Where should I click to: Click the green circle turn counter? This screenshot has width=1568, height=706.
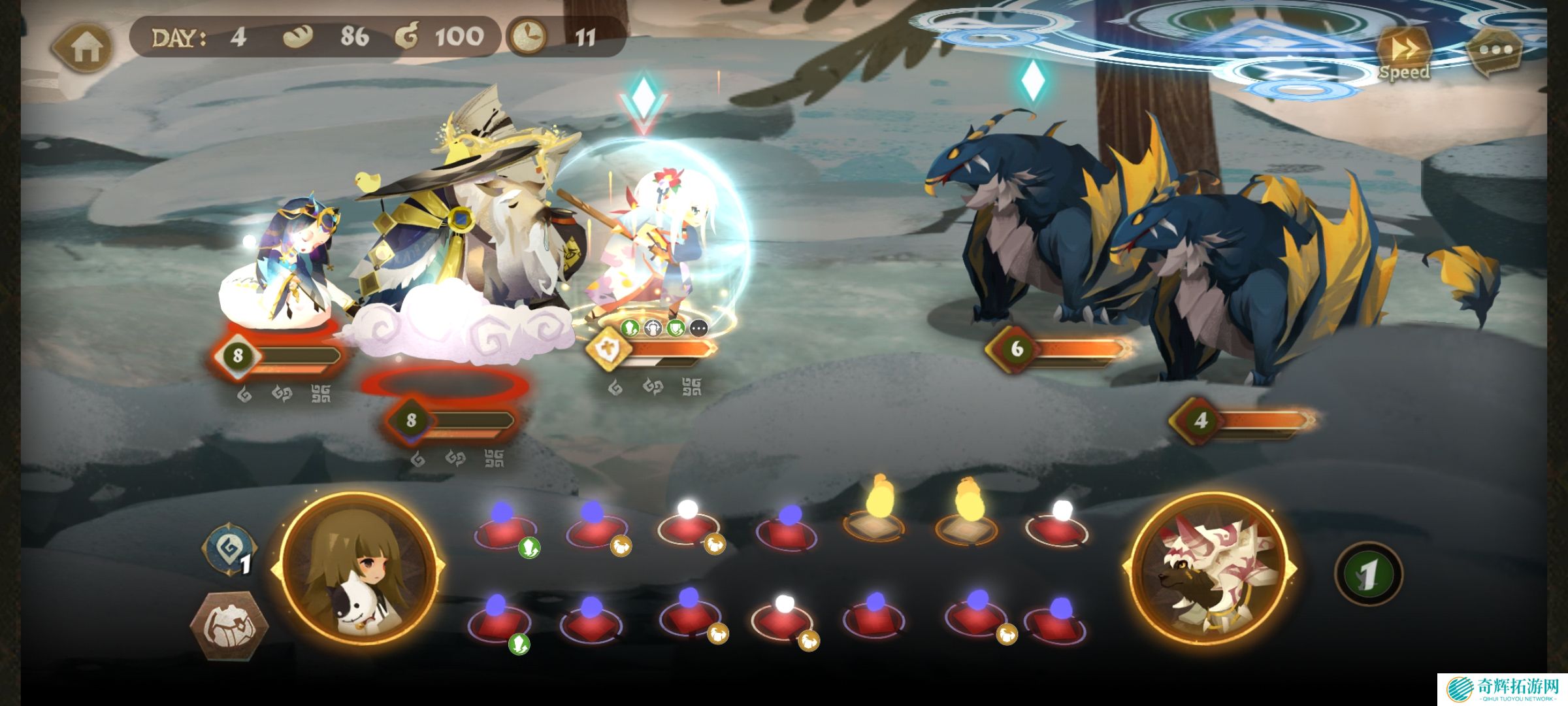pyautogui.click(x=1367, y=575)
